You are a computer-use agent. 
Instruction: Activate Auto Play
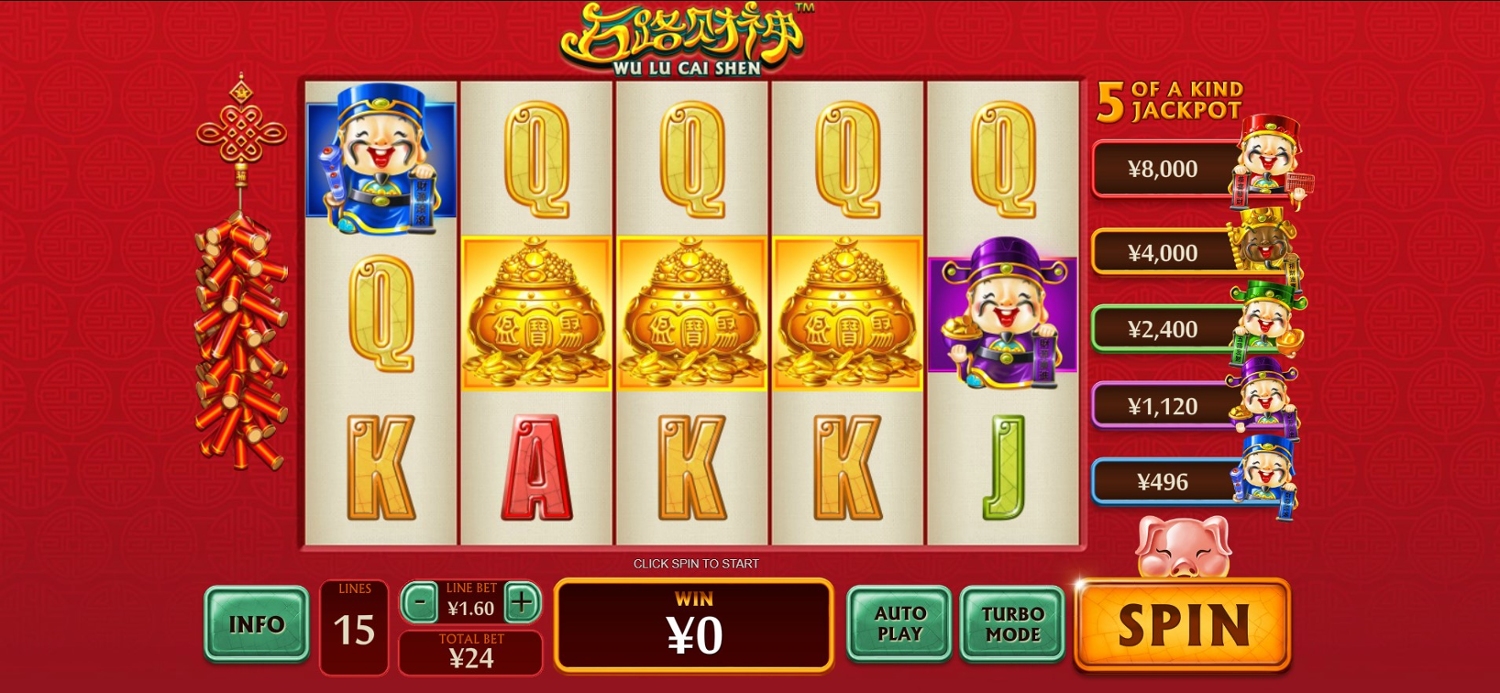(x=899, y=623)
